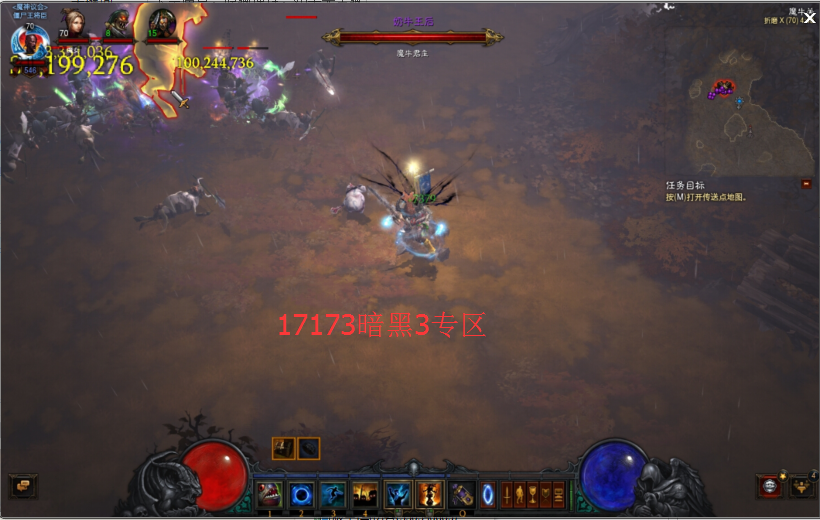Activate the skill in hotbar slot 3
The height and width of the screenshot is (520, 820).
click(333, 494)
